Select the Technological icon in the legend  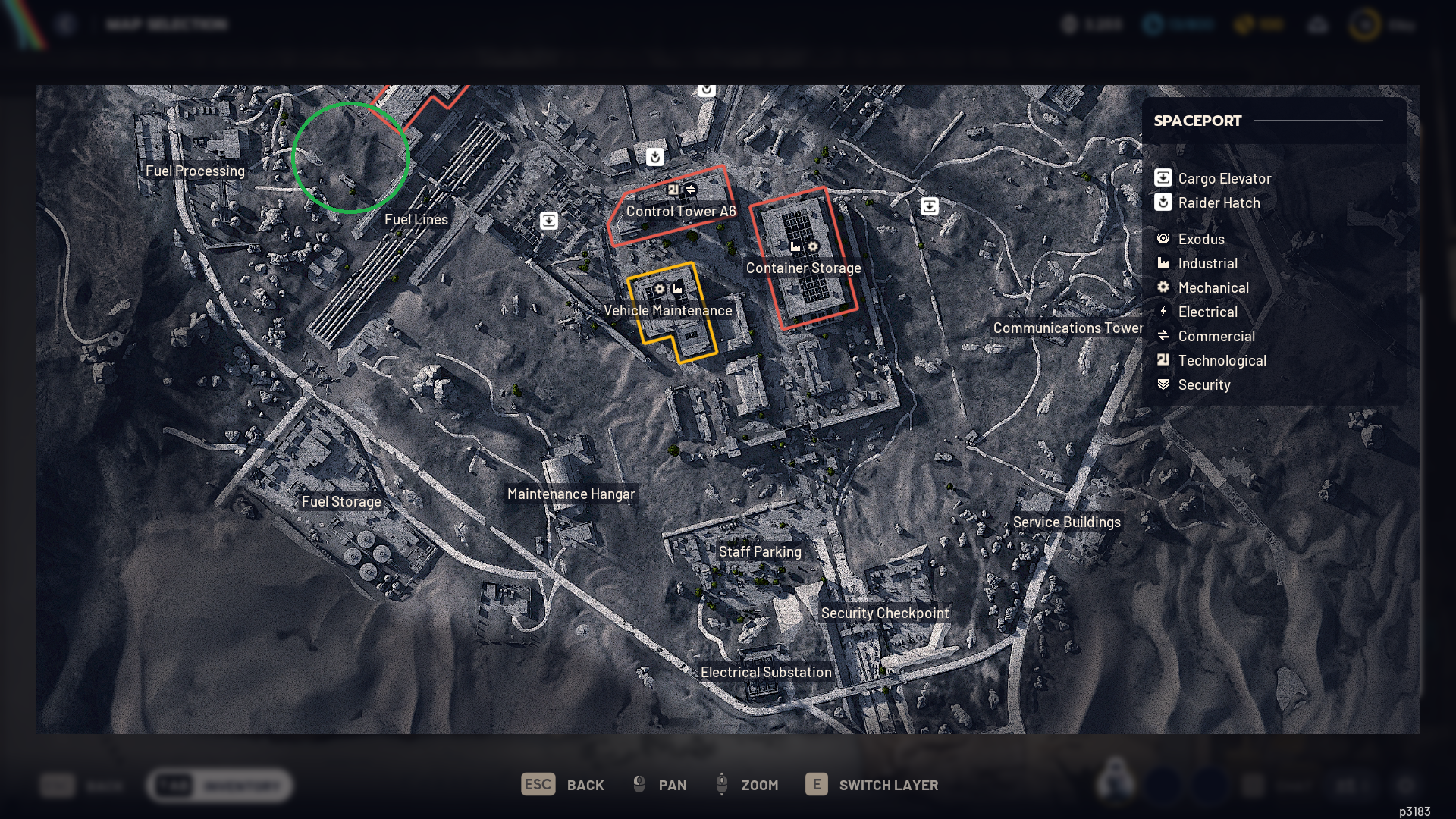point(1165,360)
